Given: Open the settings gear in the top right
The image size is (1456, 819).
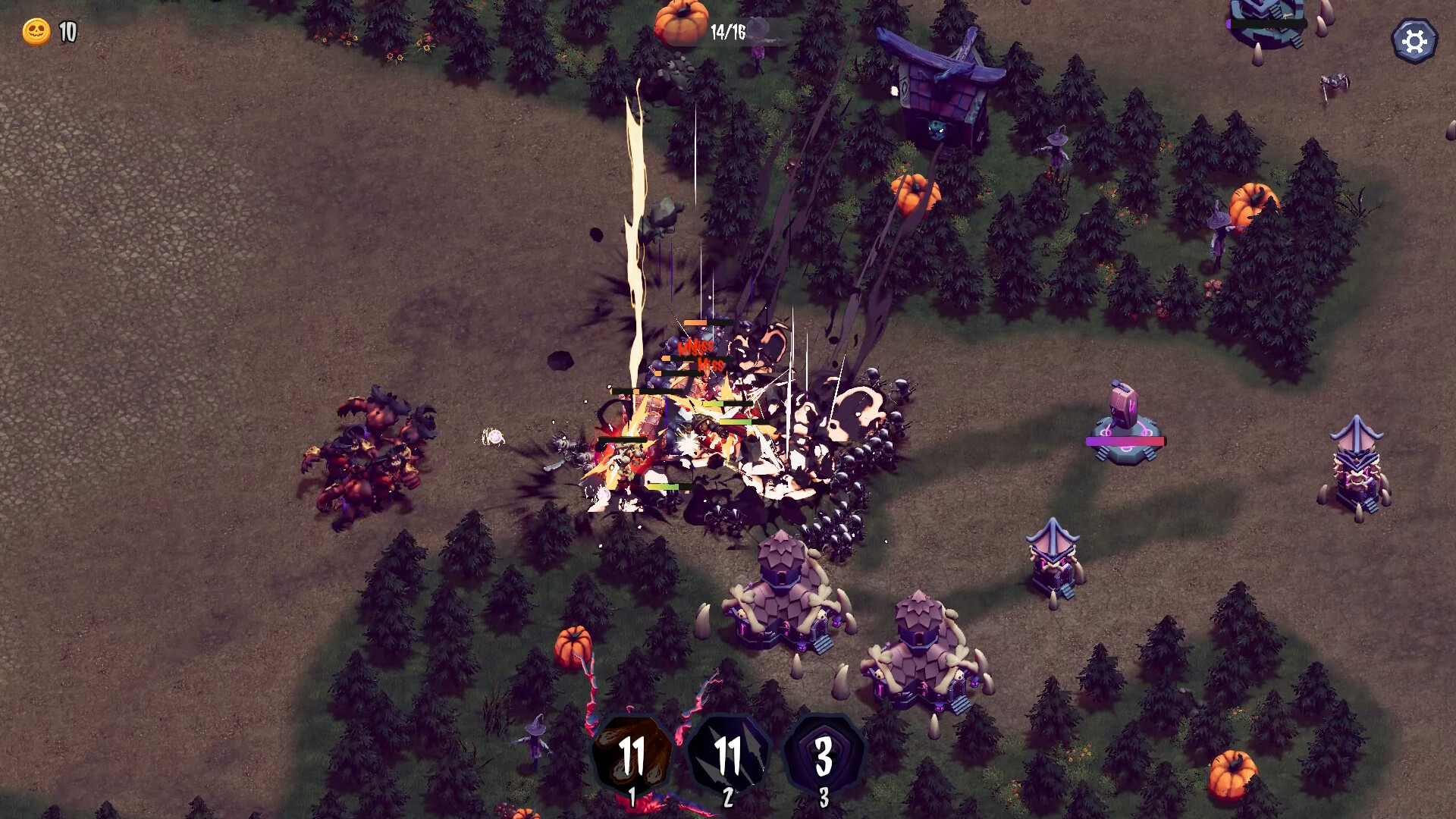Looking at the screenshot, I should 1415,39.
